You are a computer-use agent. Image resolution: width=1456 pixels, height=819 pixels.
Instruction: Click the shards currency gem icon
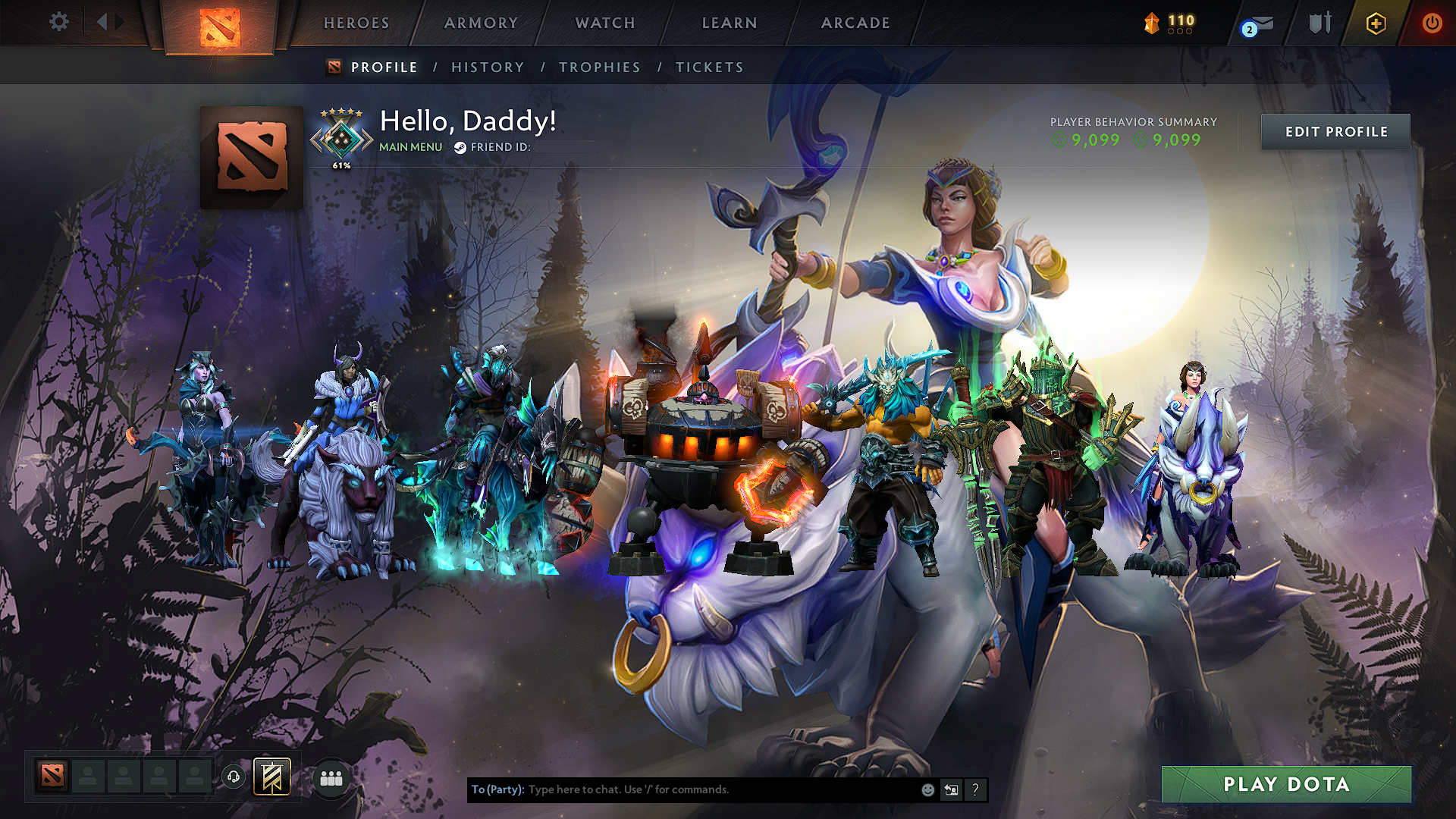(x=1152, y=23)
